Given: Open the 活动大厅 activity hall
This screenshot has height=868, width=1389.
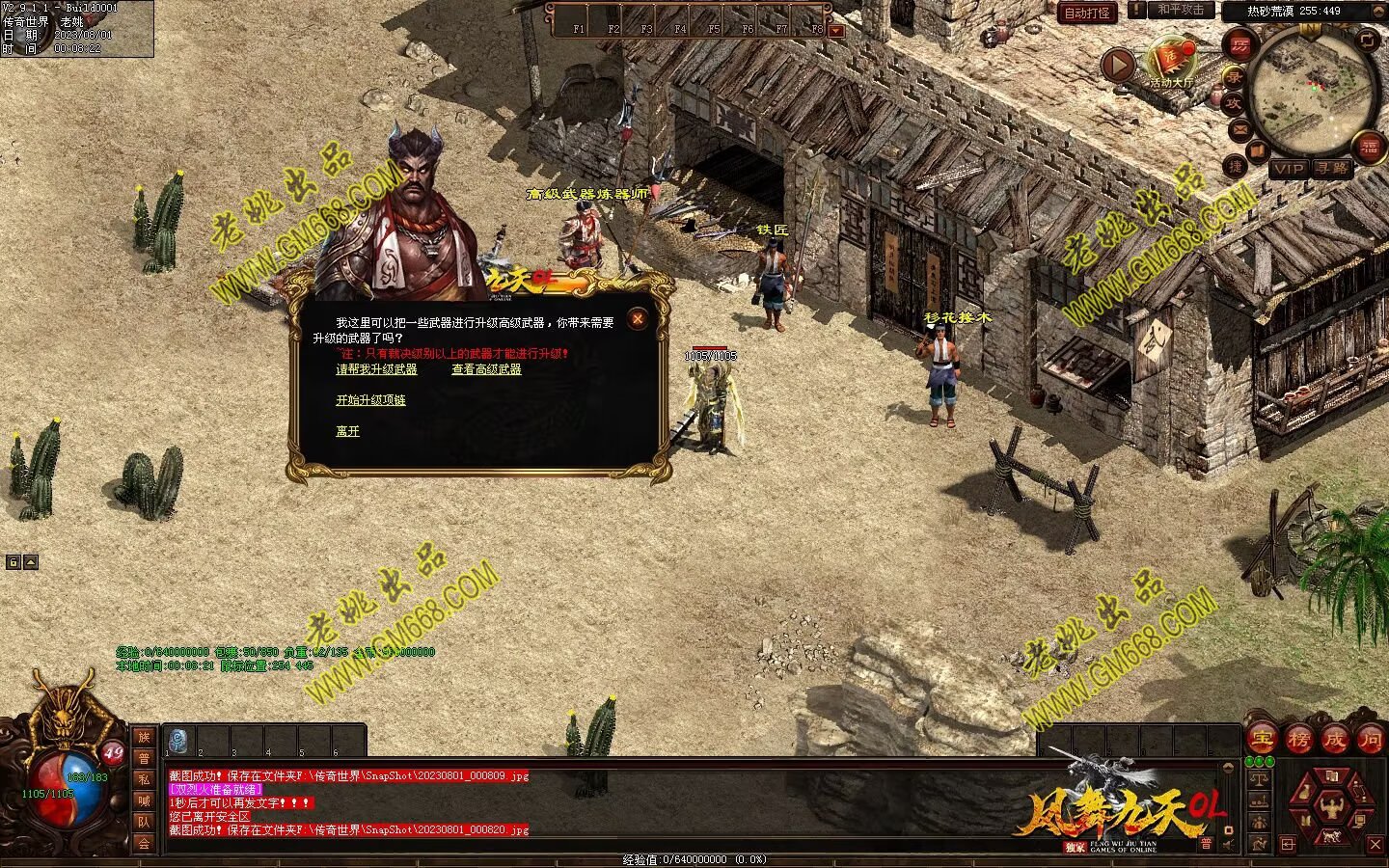Looking at the screenshot, I should 1171,60.
